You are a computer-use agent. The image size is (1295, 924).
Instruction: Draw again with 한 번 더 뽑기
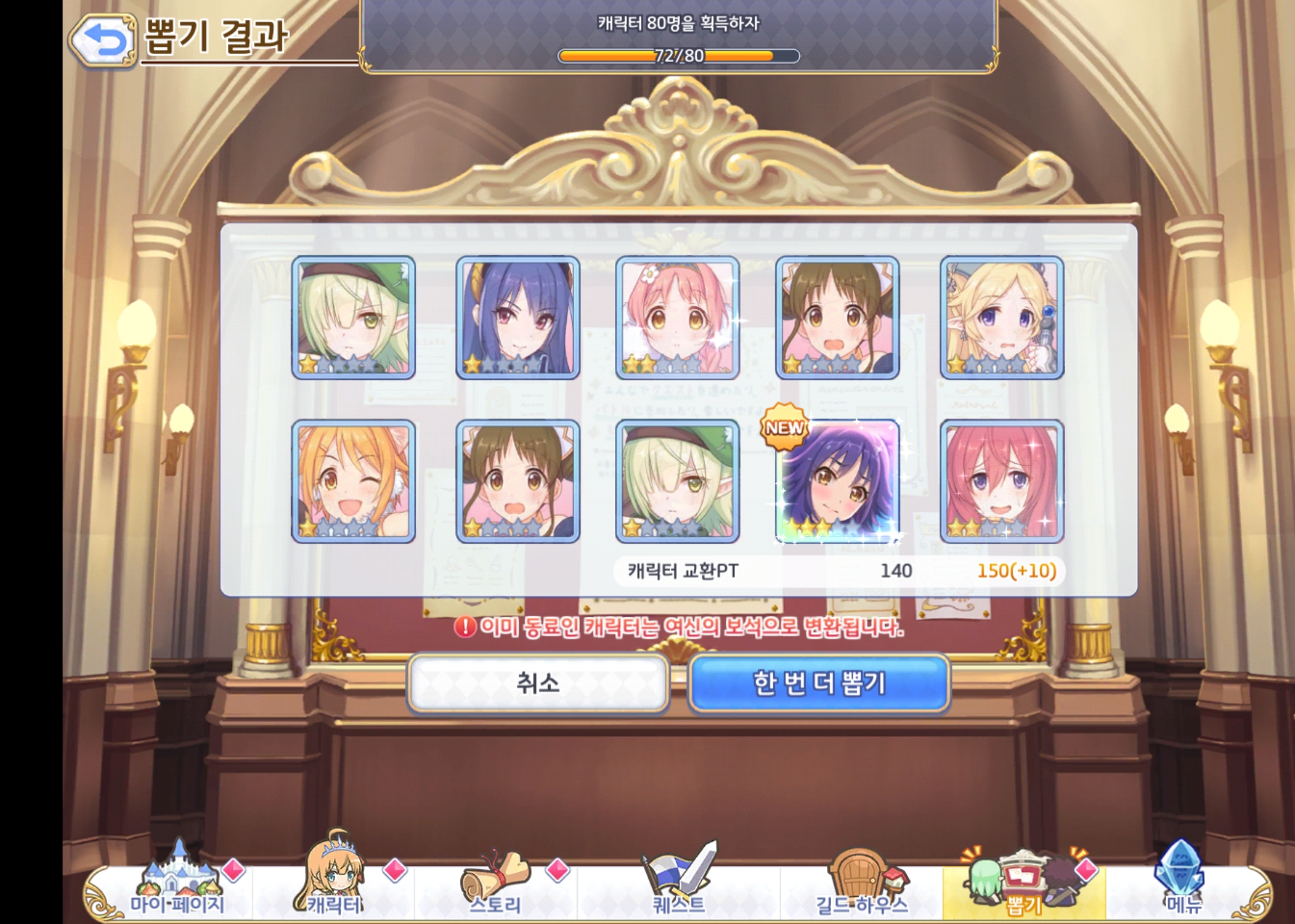point(818,683)
